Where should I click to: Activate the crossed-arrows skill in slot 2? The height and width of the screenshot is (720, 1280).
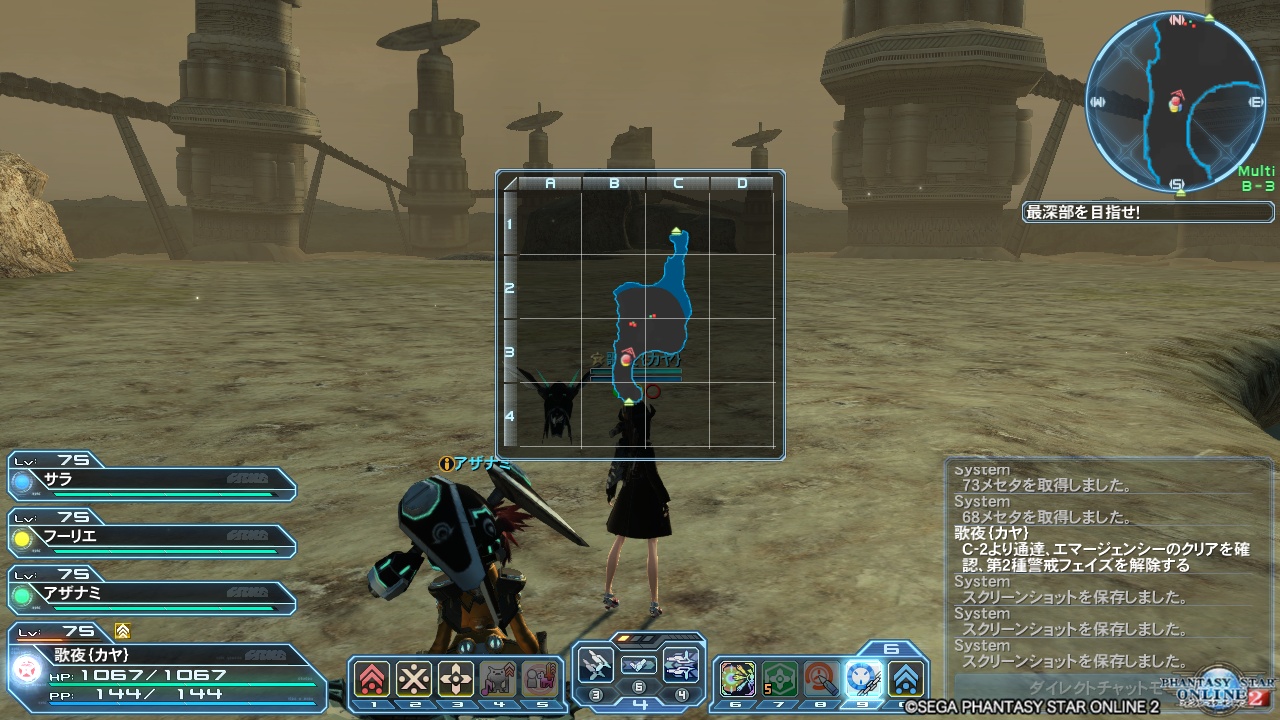[x=414, y=679]
